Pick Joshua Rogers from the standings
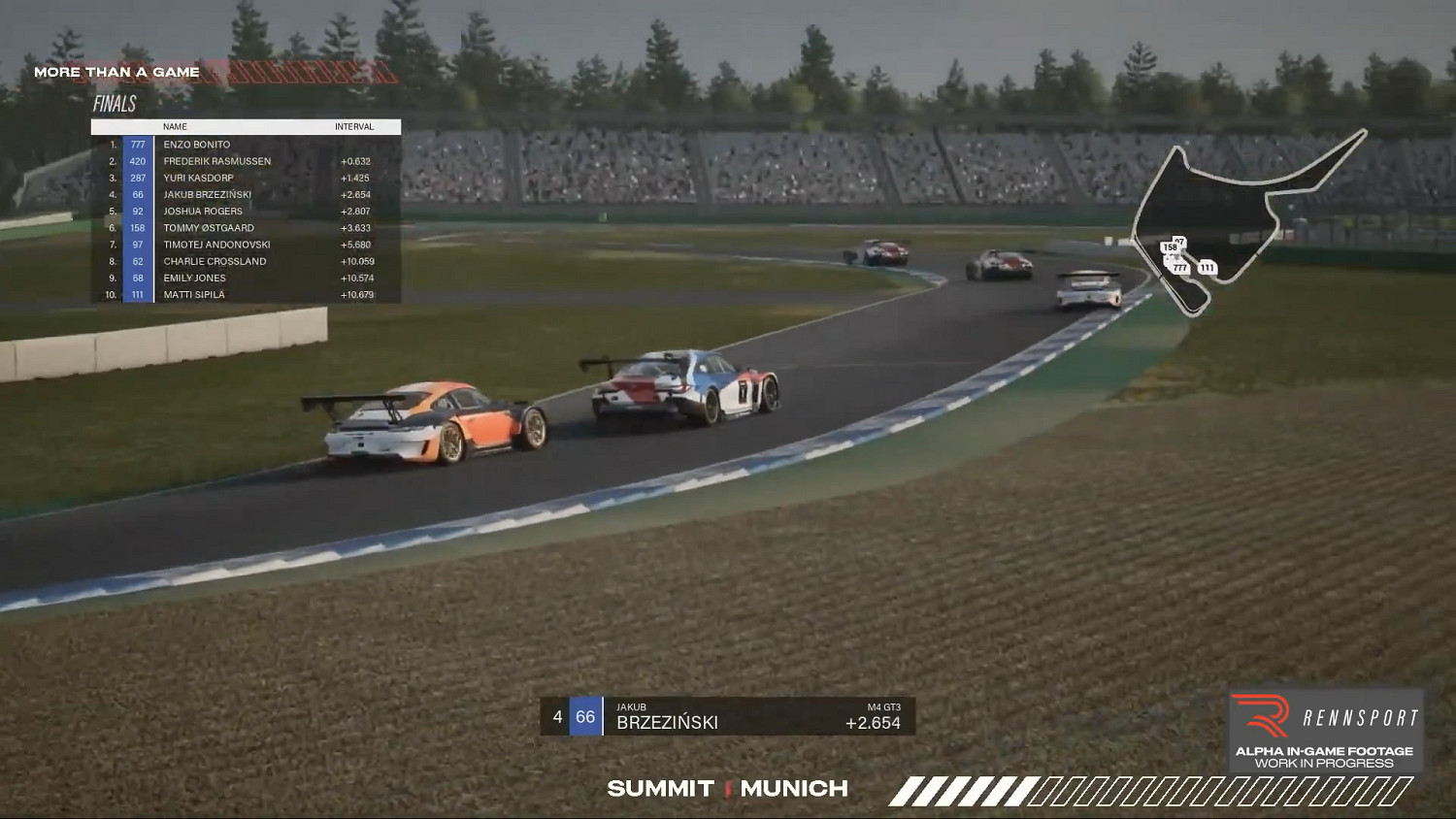Screen dimensions: 1456x819 click(x=202, y=212)
